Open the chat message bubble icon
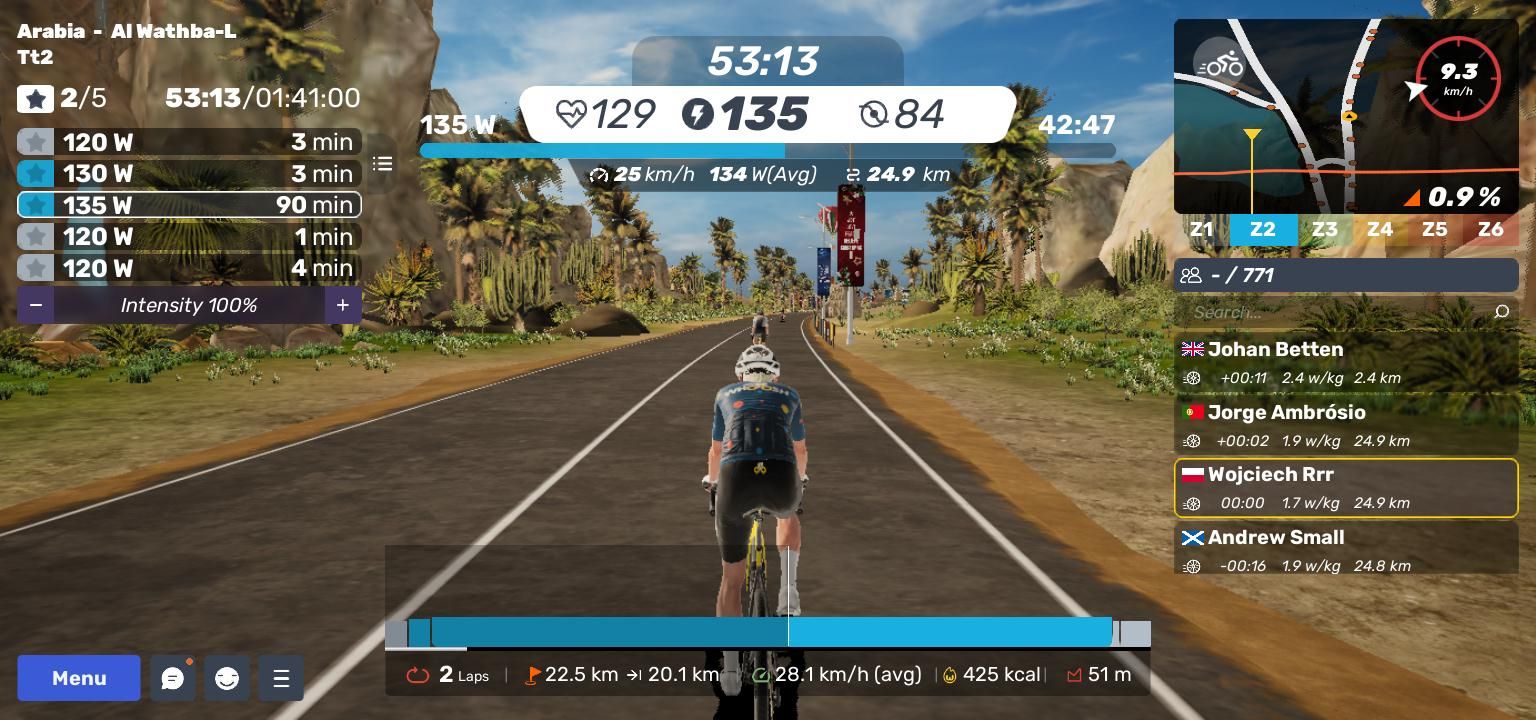Screen dimensions: 1536x720 (x=173, y=679)
